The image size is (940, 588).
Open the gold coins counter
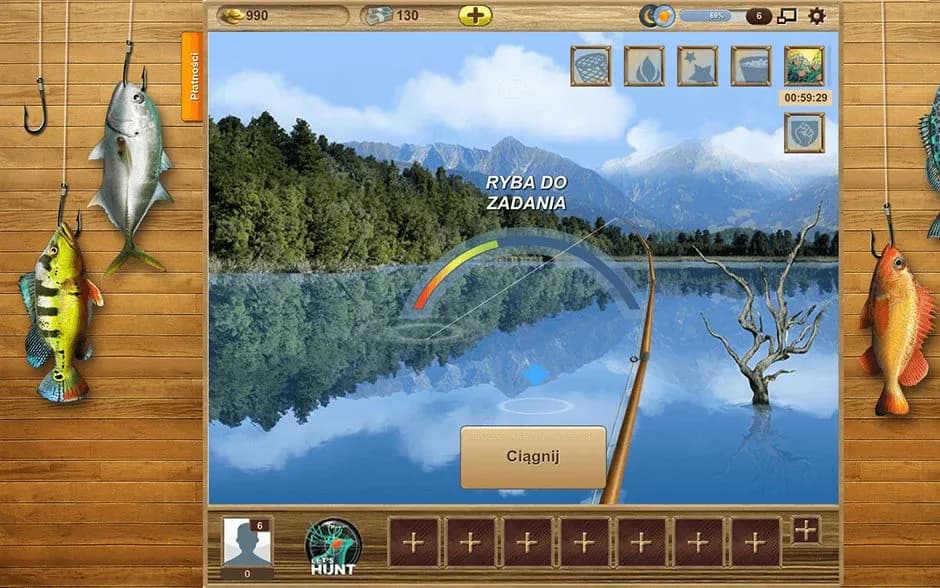(x=283, y=16)
